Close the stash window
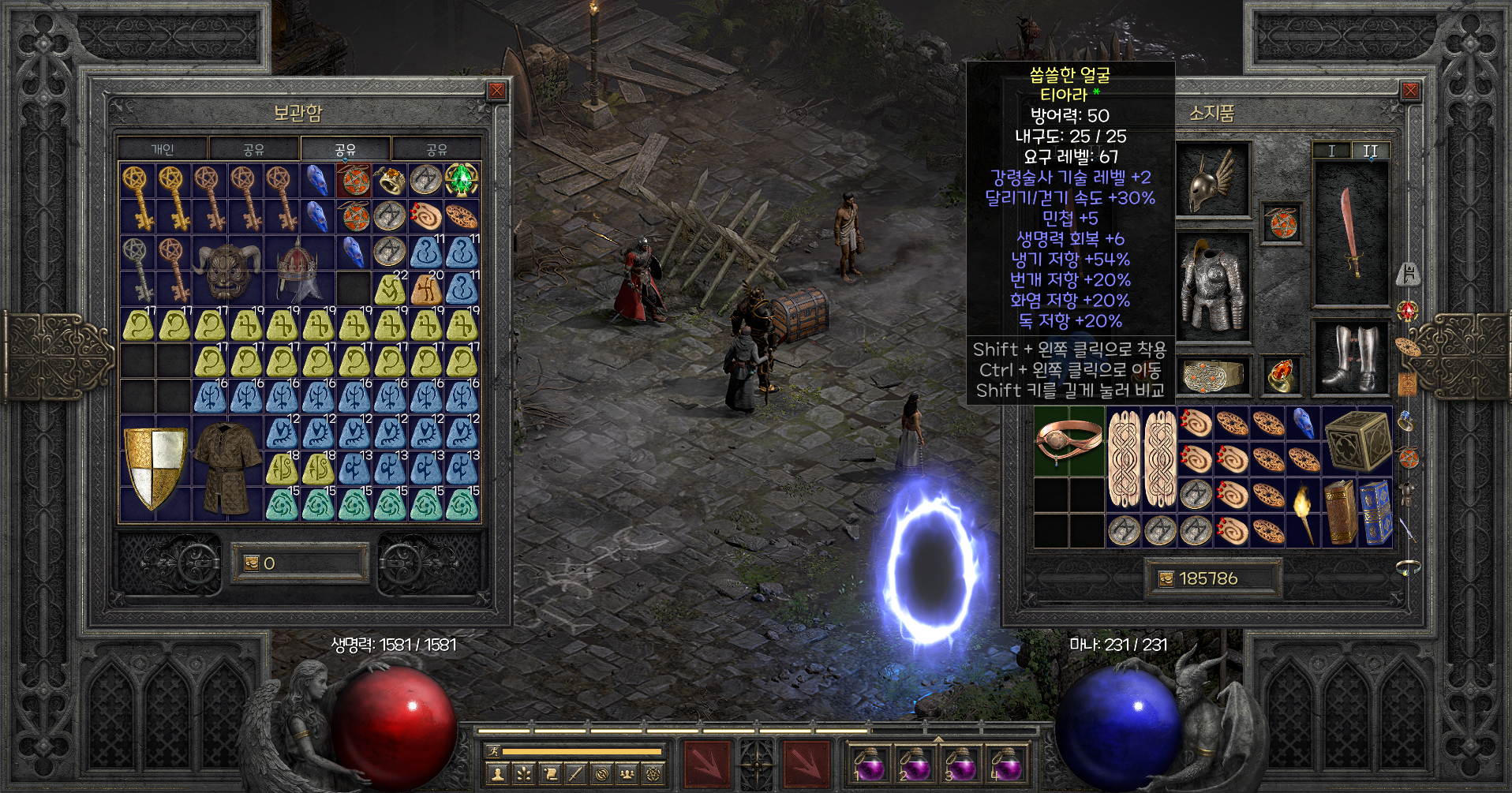This screenshot has width=1512, height=793. [497, 91]
